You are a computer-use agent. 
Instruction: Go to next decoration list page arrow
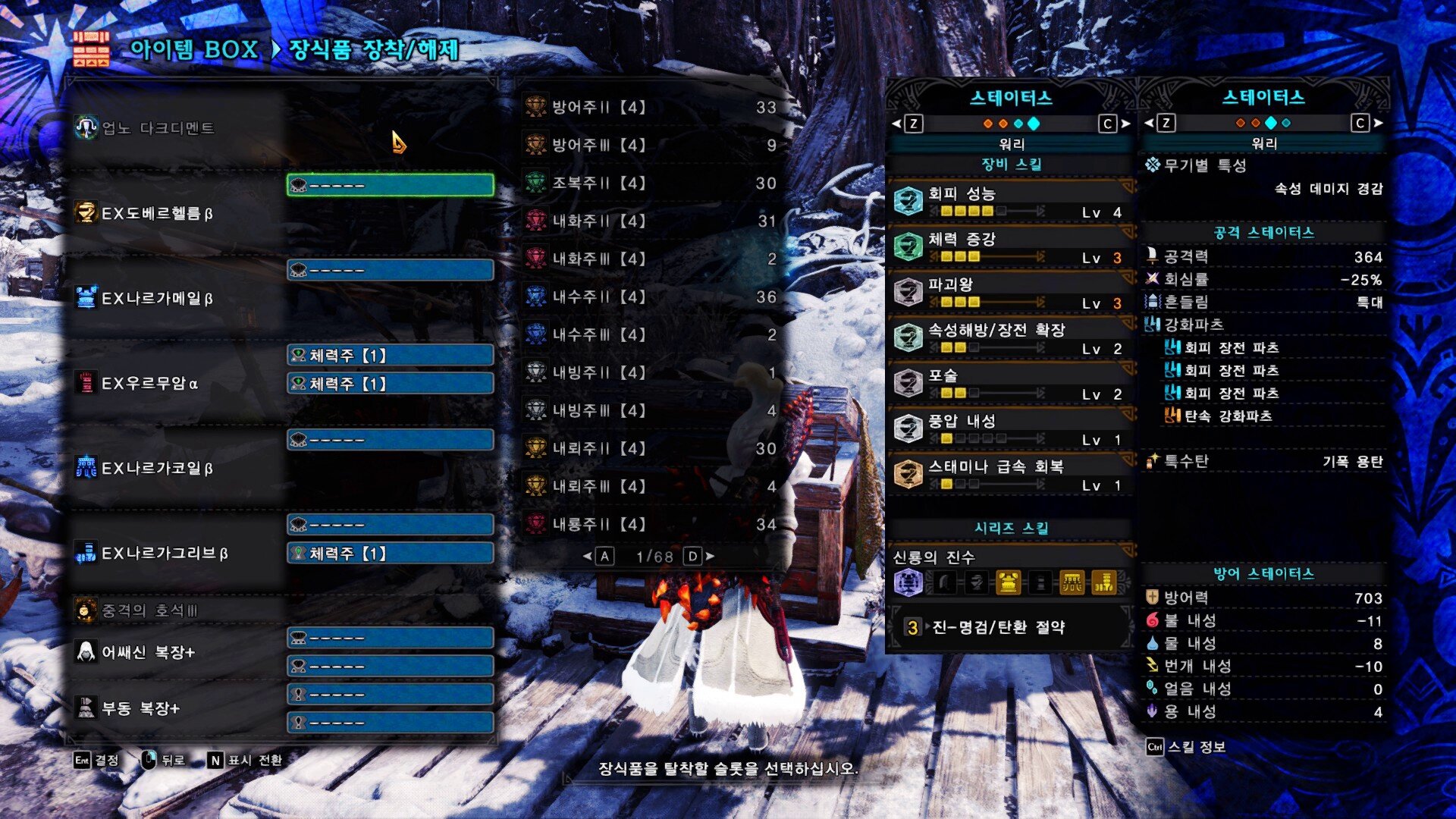tap(710, 557)
